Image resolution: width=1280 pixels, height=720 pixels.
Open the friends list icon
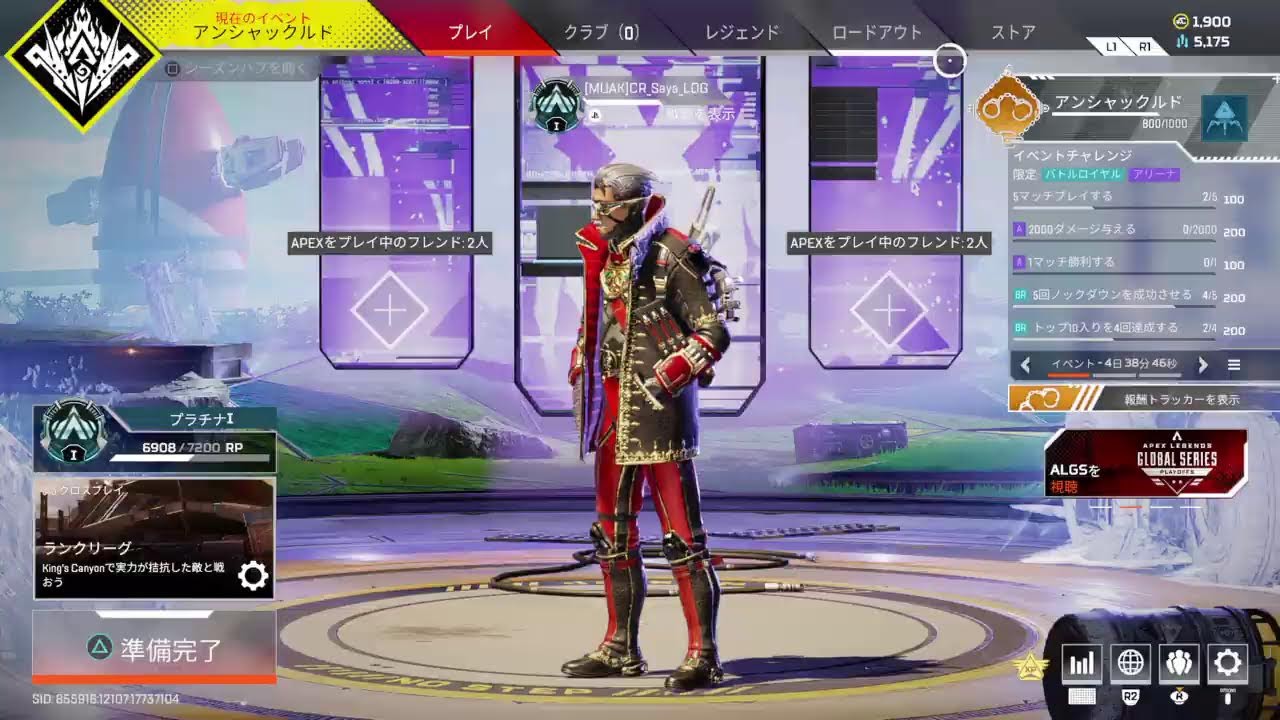coord(1179,663)
